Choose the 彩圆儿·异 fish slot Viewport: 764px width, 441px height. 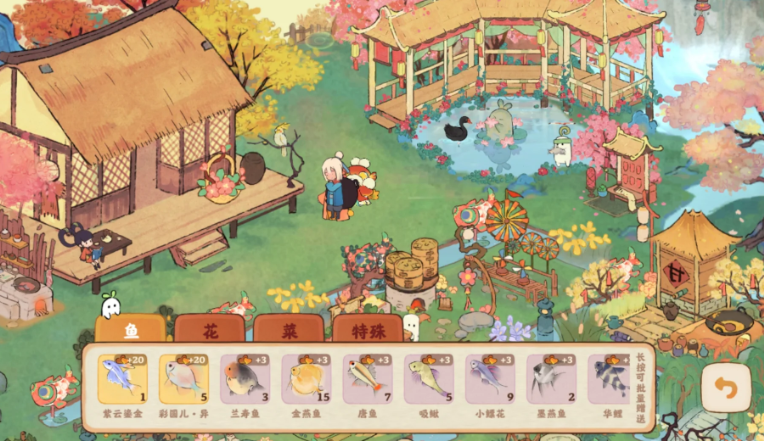point(184,379)
